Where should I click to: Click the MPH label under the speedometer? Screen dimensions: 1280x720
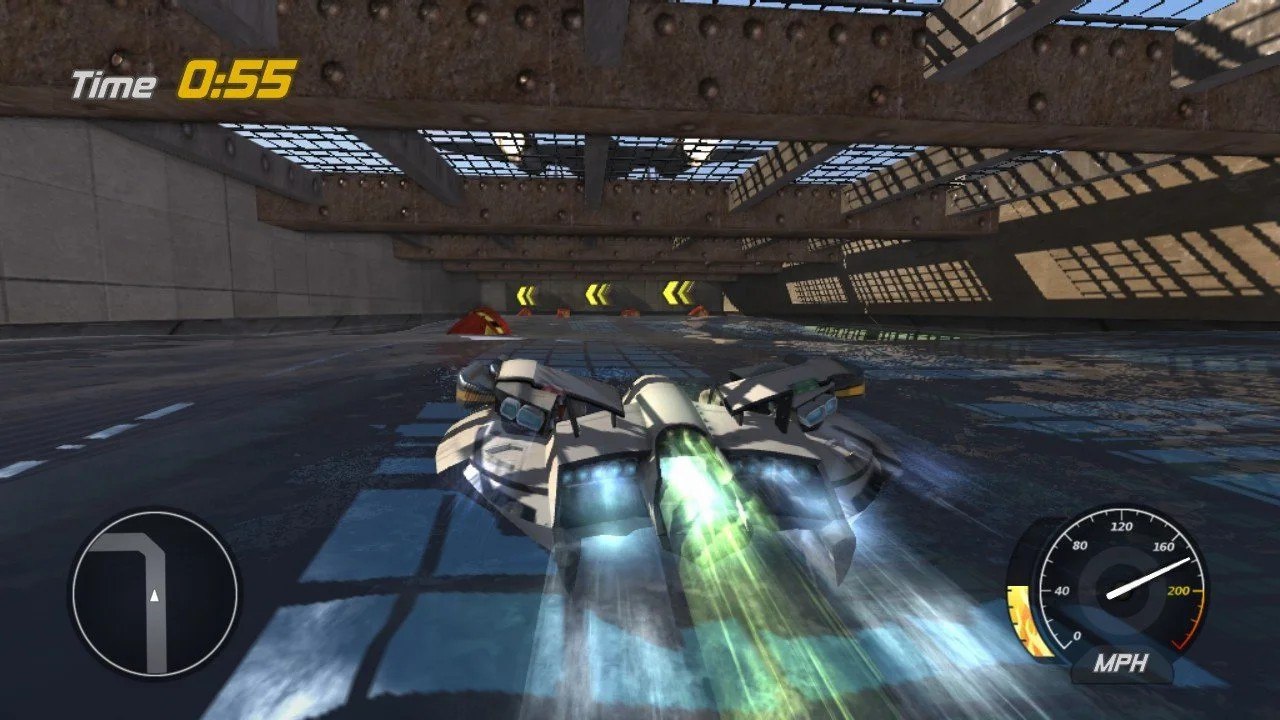pos(1122,660)
